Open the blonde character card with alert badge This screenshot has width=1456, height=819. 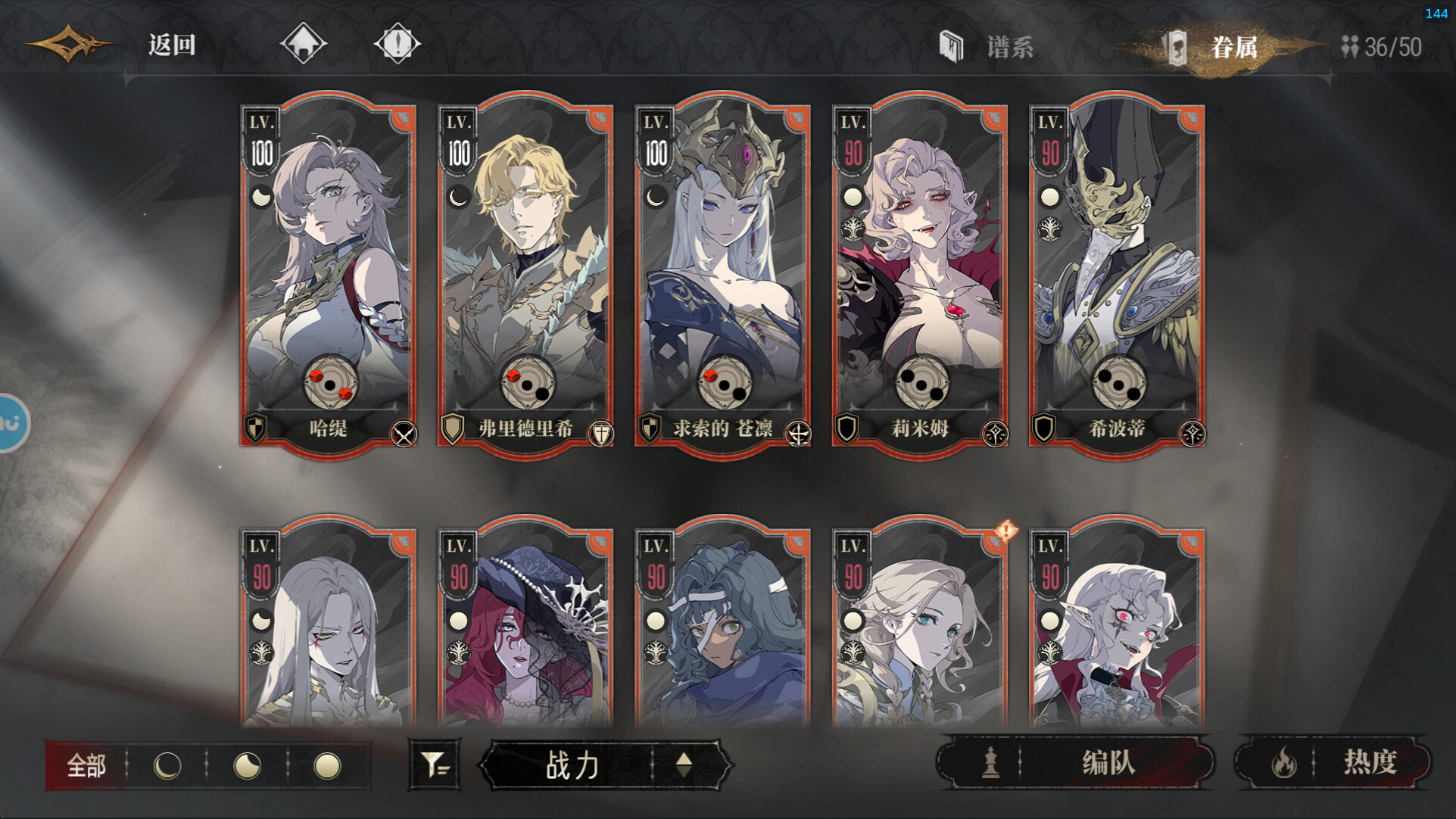[x=920, y=628]
